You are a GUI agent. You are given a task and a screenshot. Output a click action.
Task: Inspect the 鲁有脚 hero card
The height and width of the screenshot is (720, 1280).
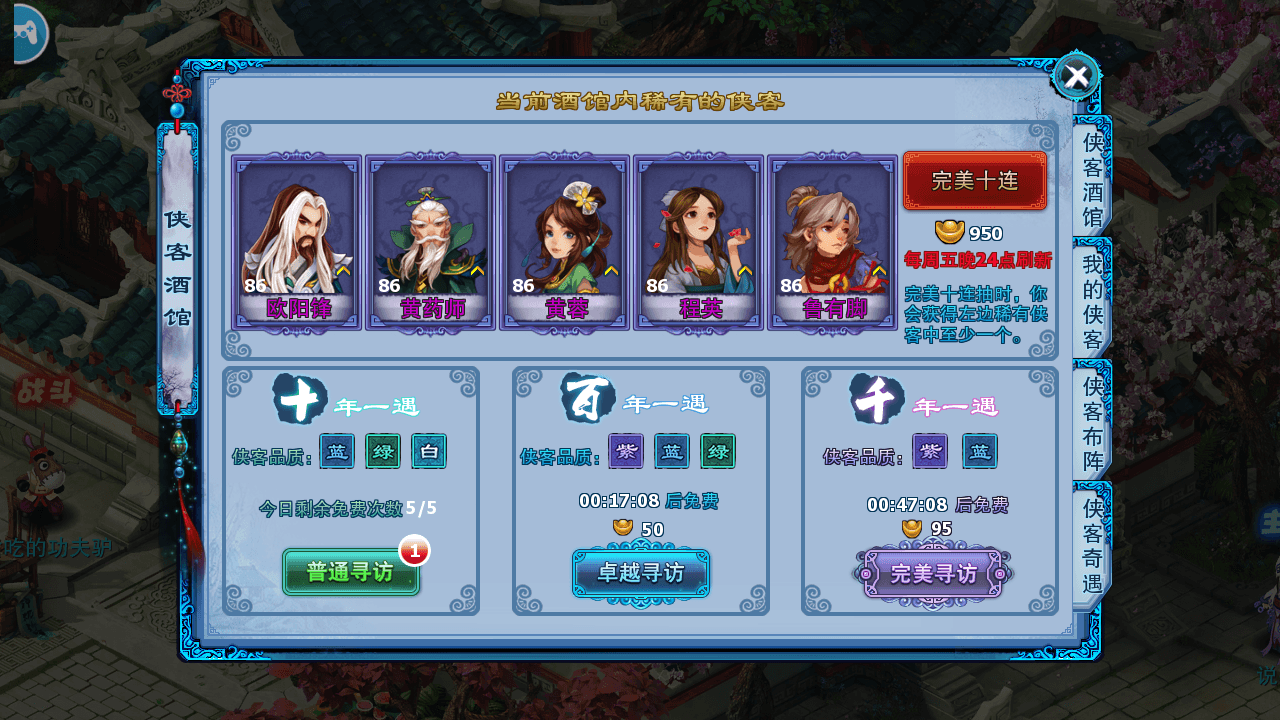[x=833, y=242]
